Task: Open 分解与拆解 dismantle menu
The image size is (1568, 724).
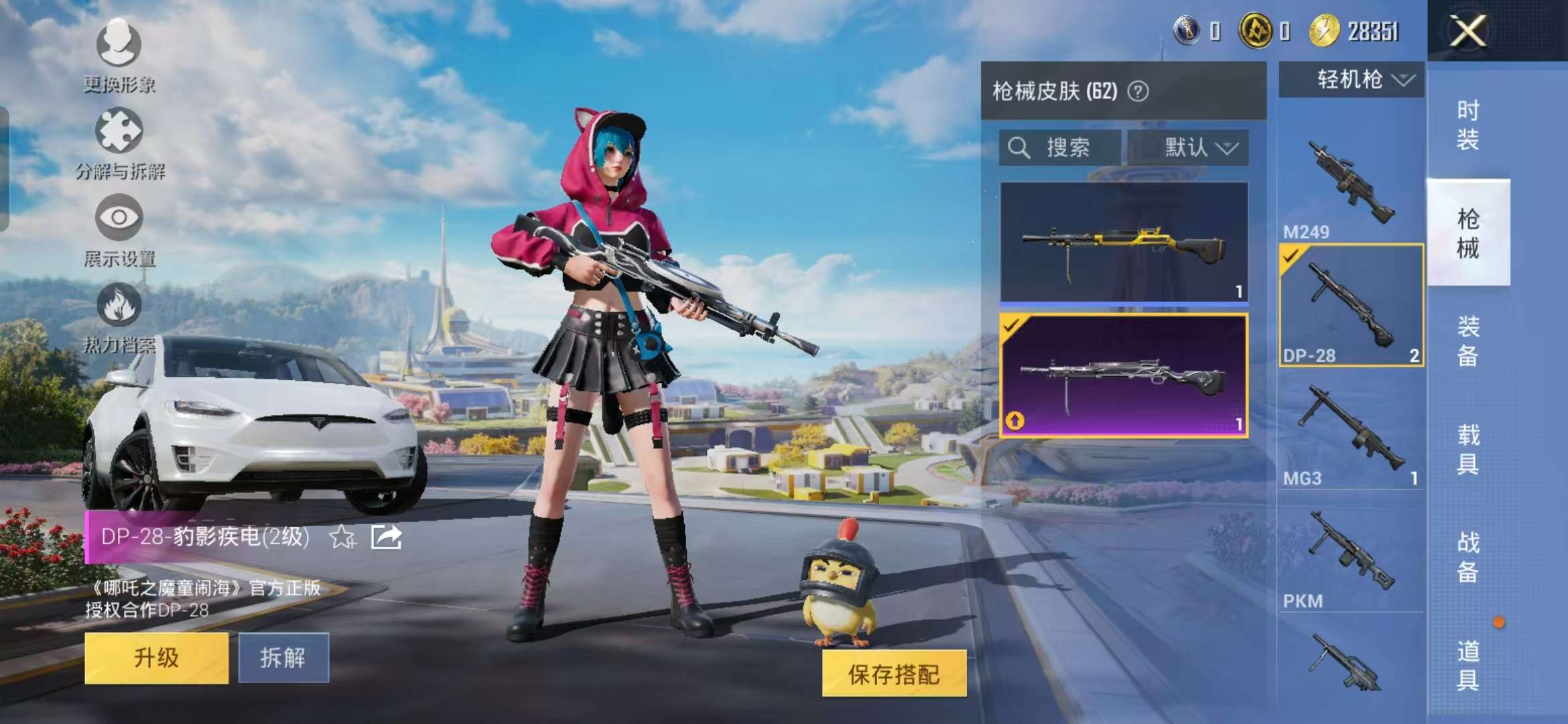Action: coord(119,142)
